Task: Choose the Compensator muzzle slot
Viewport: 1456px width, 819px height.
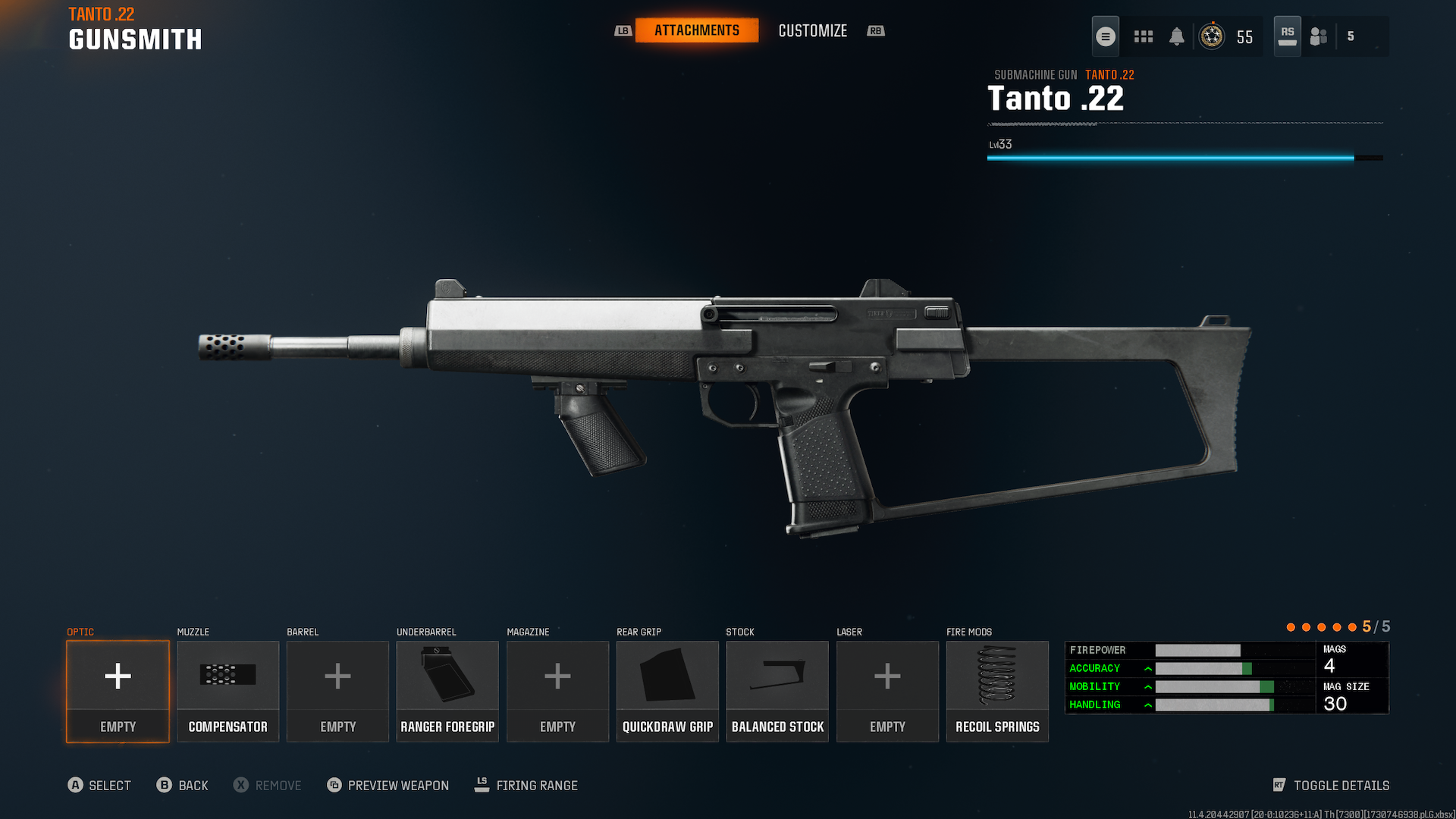Action: point(227,691)
